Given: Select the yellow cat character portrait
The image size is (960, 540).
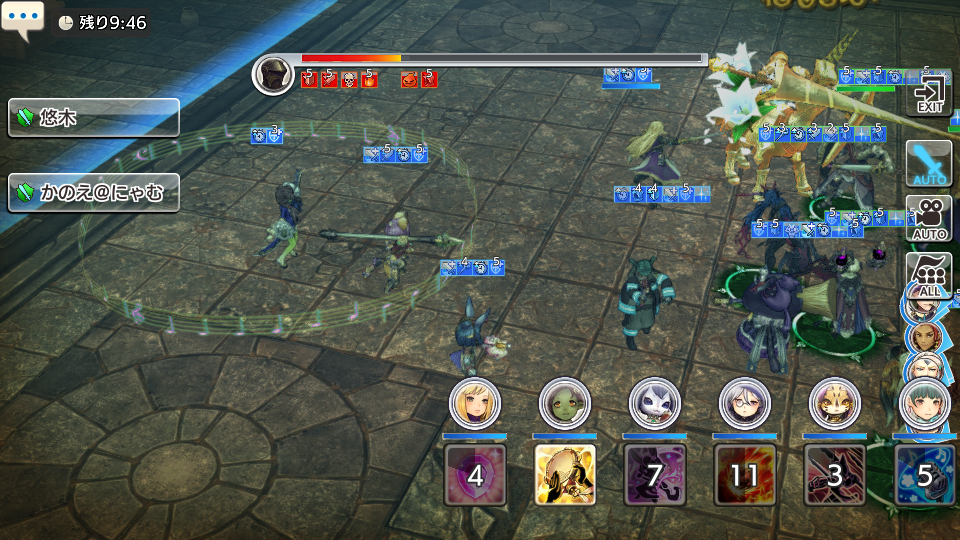Looking at the screenshot, I should click(834, 403).
